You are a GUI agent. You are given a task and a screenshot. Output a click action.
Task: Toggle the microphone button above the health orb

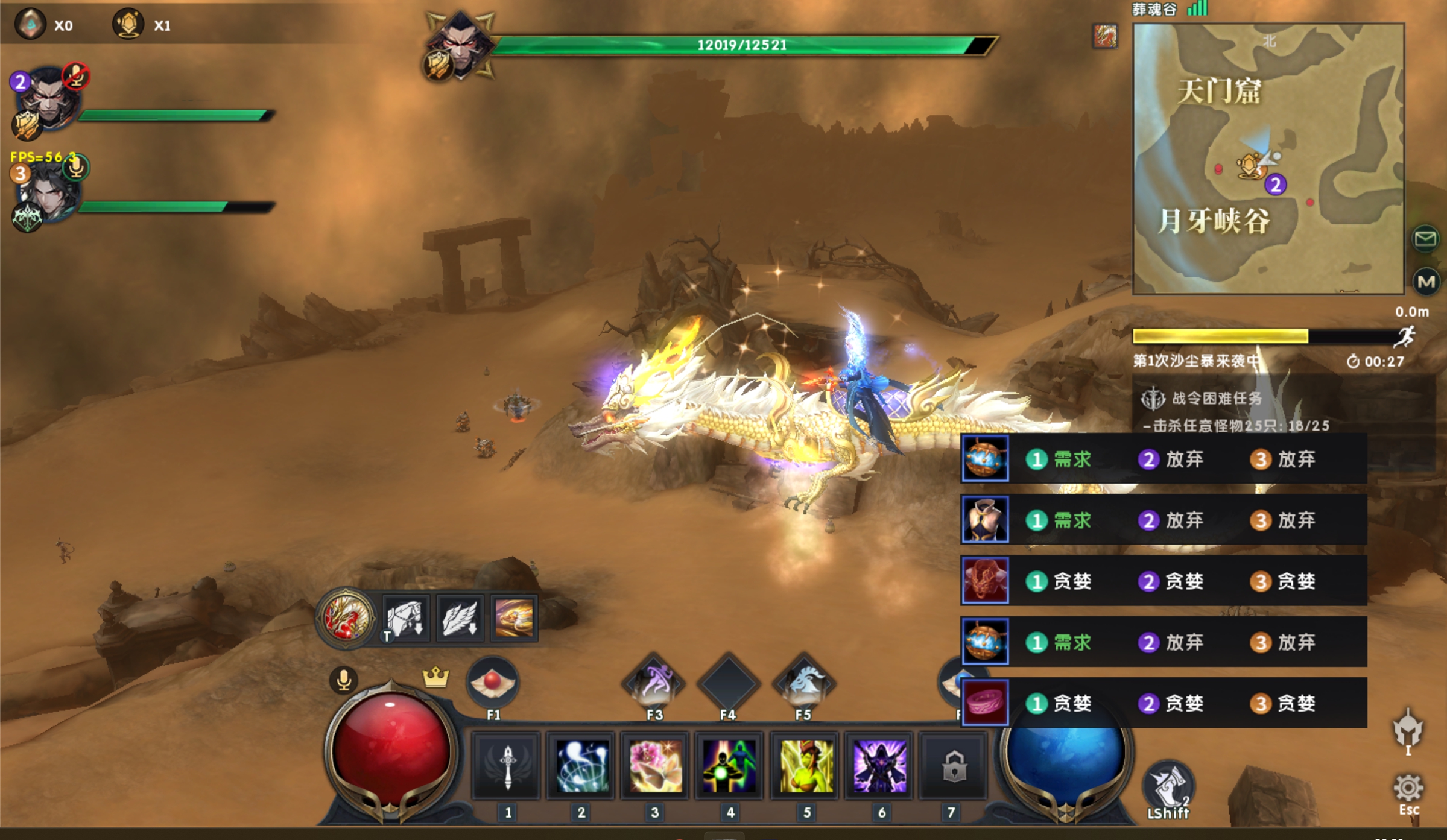tap(344, 680)
